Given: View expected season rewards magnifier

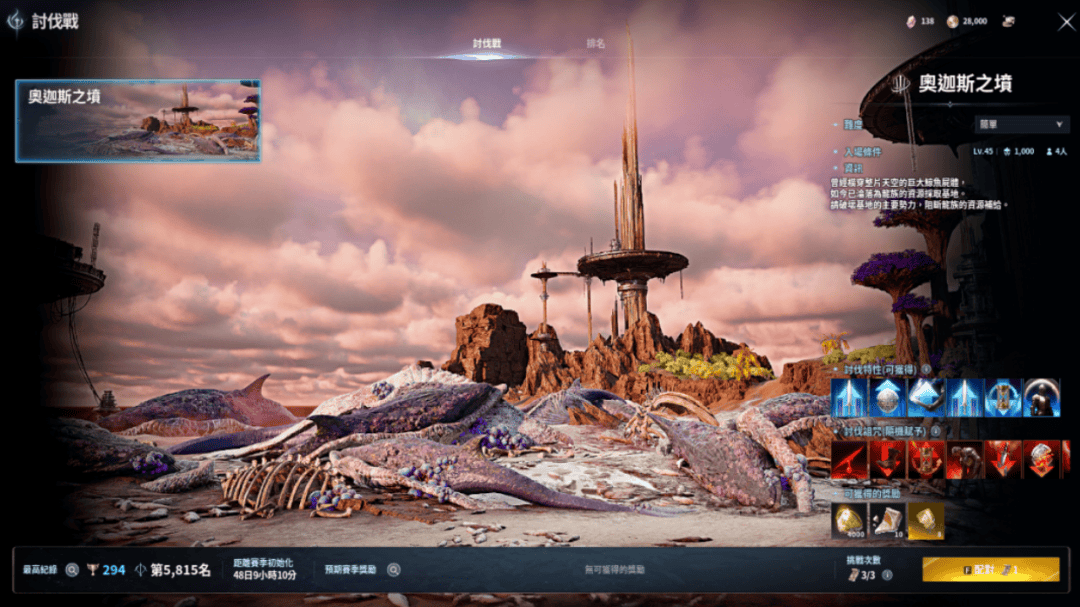Looking at the screenshot, I should (394, 570).
